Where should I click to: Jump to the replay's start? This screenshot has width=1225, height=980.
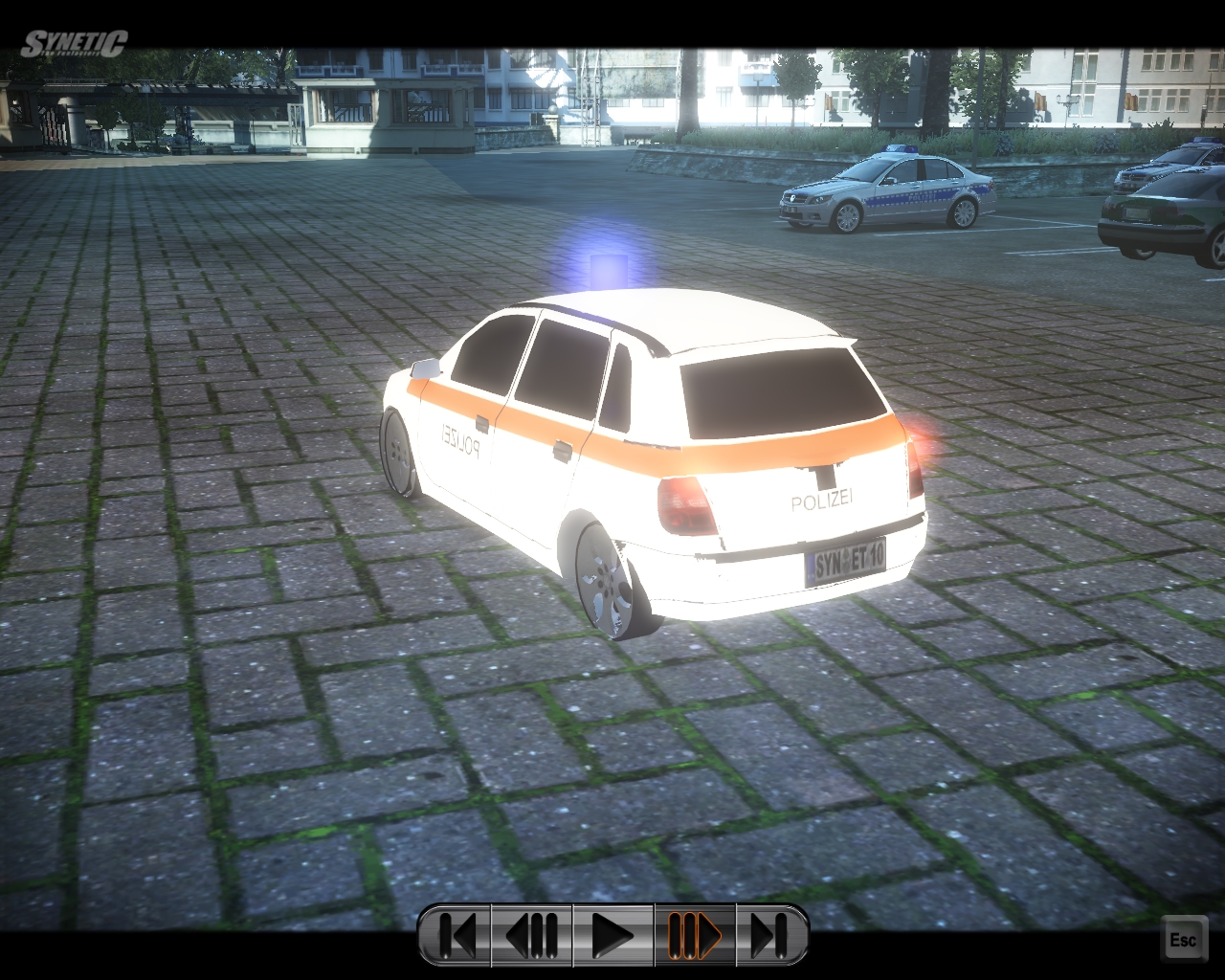tap(457, 935)
